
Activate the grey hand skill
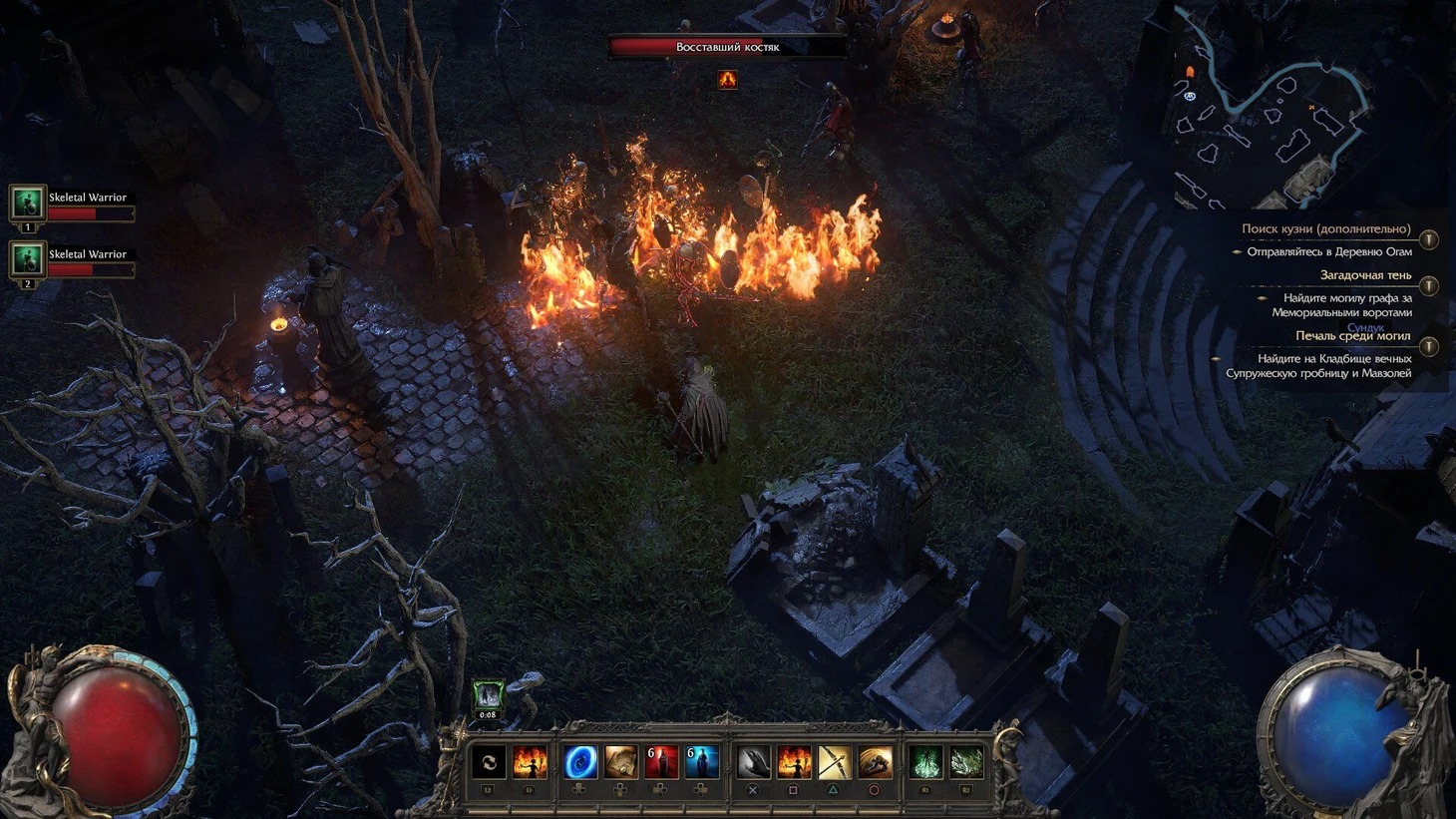coord(753,763)
